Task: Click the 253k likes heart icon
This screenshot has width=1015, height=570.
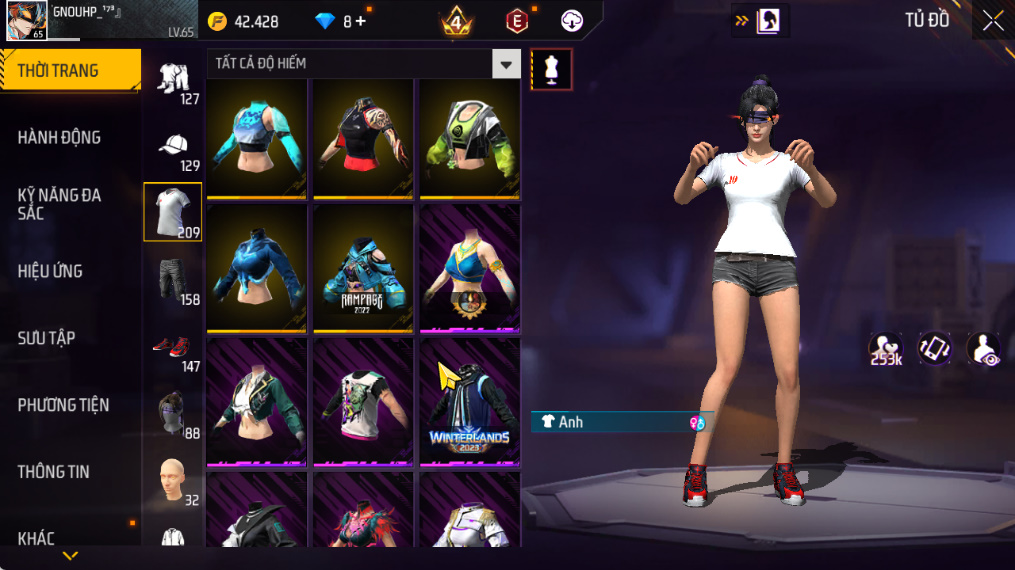Action: (x=886, y=349)
